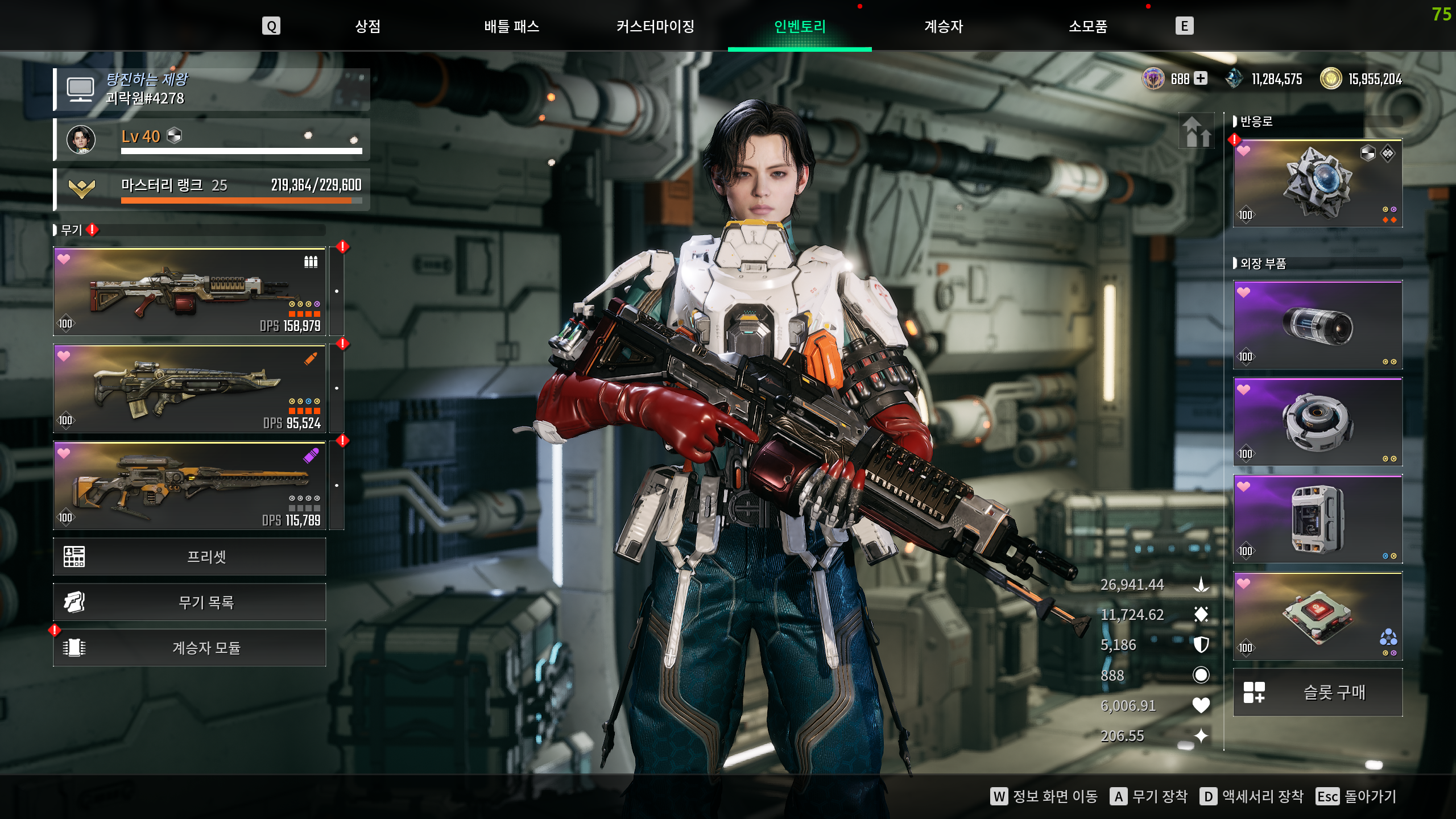Choose the round sensor external component
This screenshot has height=819, width=1456.
tap(1317, 422)
